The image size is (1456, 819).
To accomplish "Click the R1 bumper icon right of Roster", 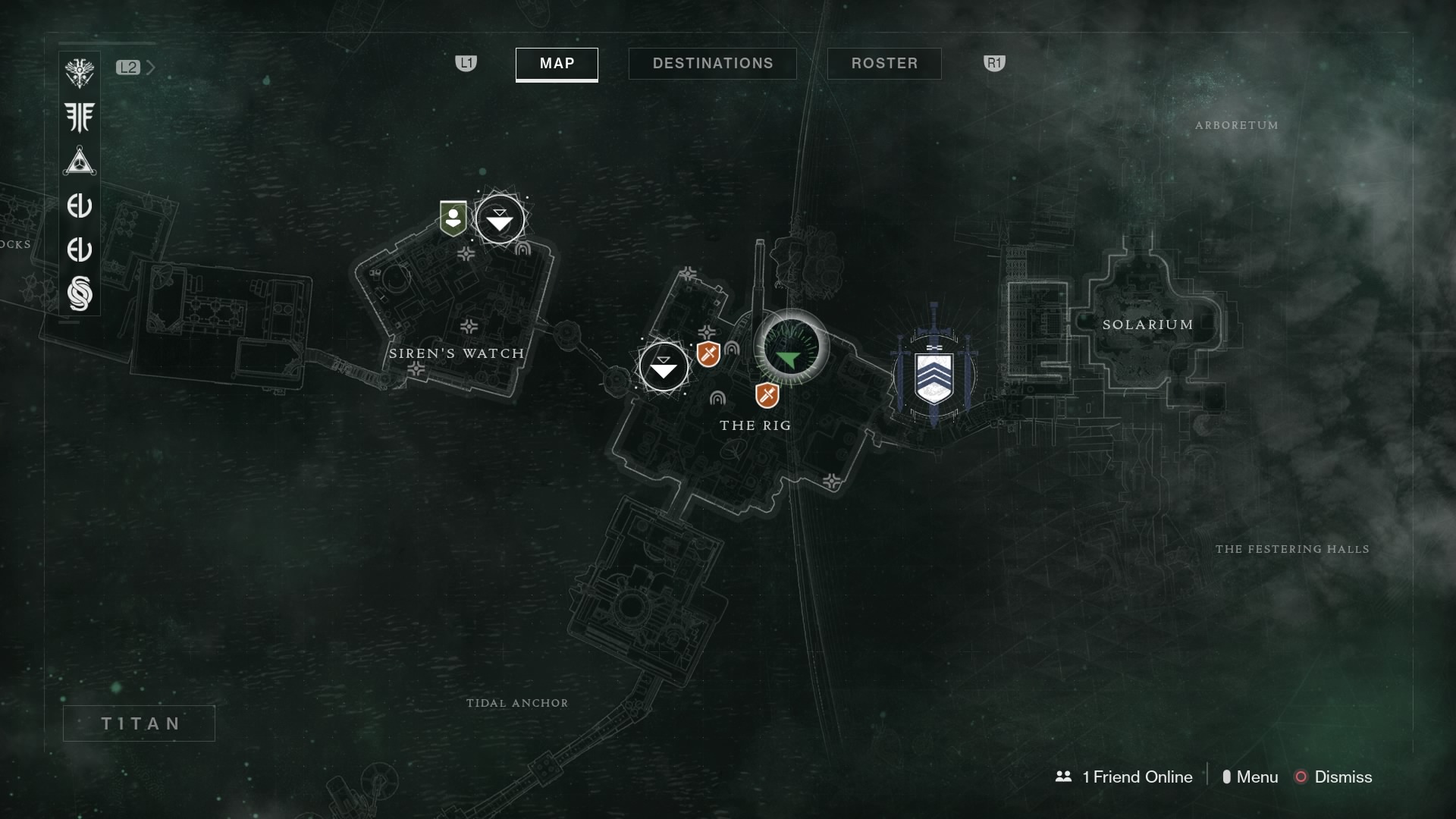I will tap(994, 64).
